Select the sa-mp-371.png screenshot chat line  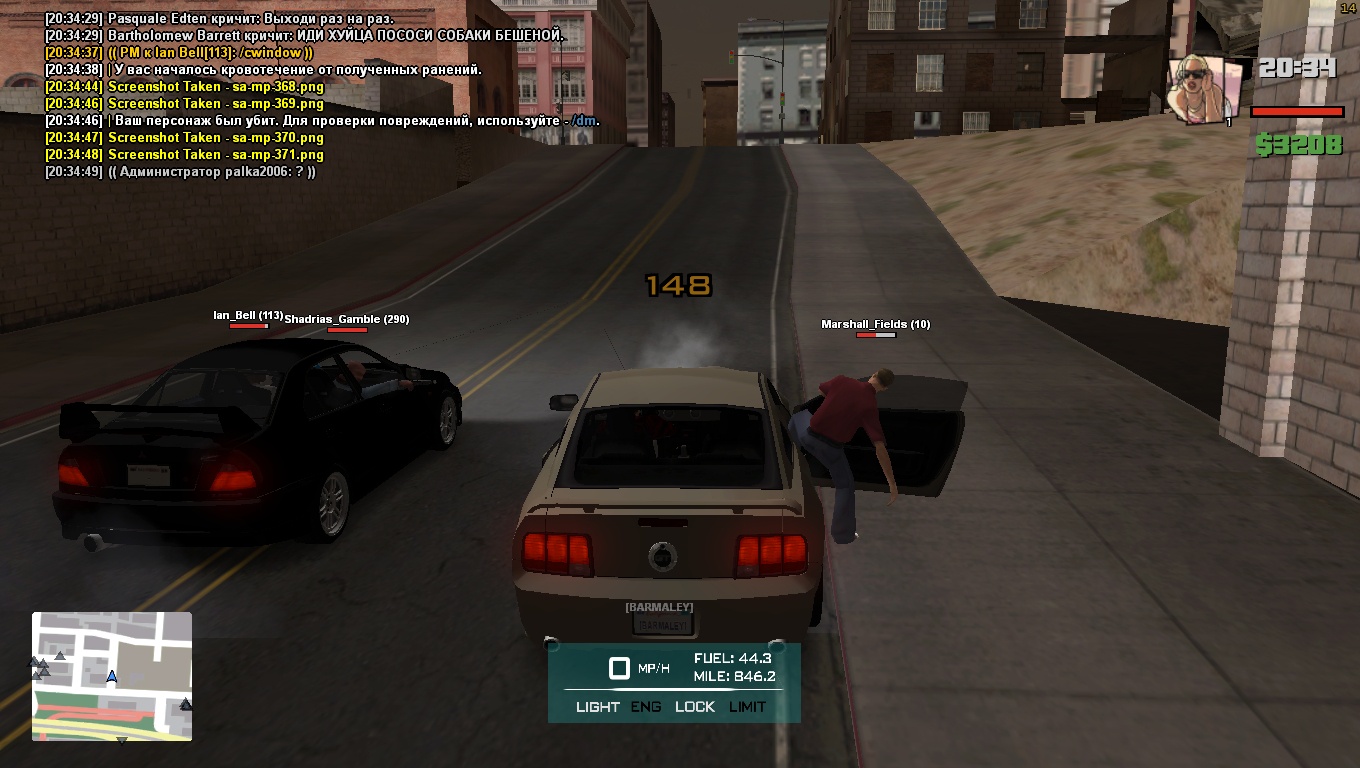[185, 155]
